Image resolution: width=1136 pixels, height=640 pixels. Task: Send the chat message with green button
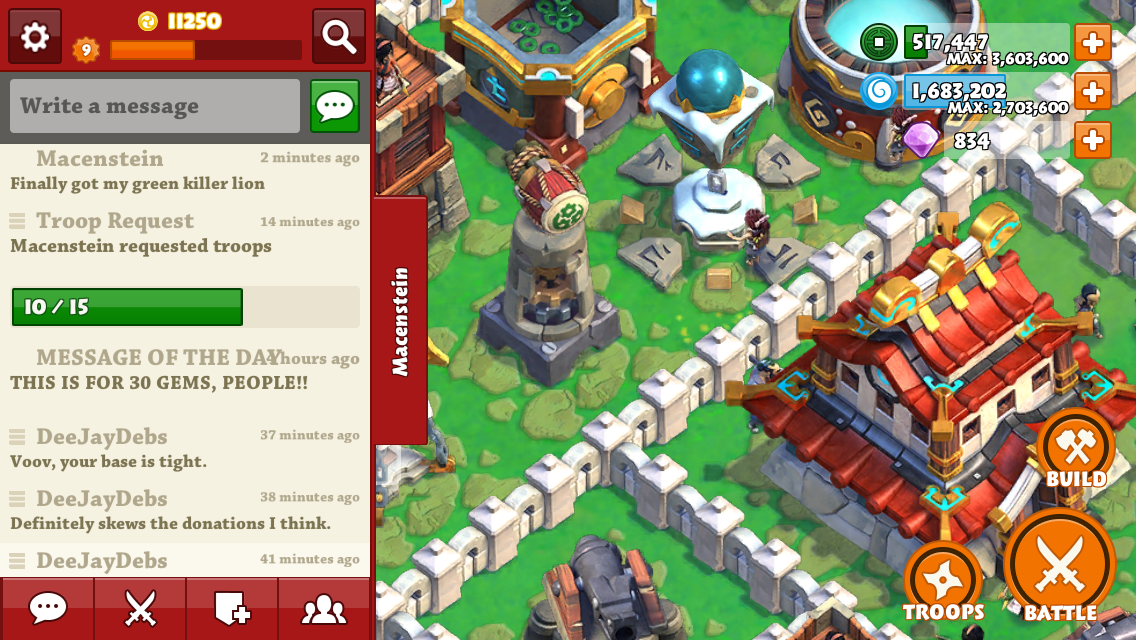pos(334,106)
